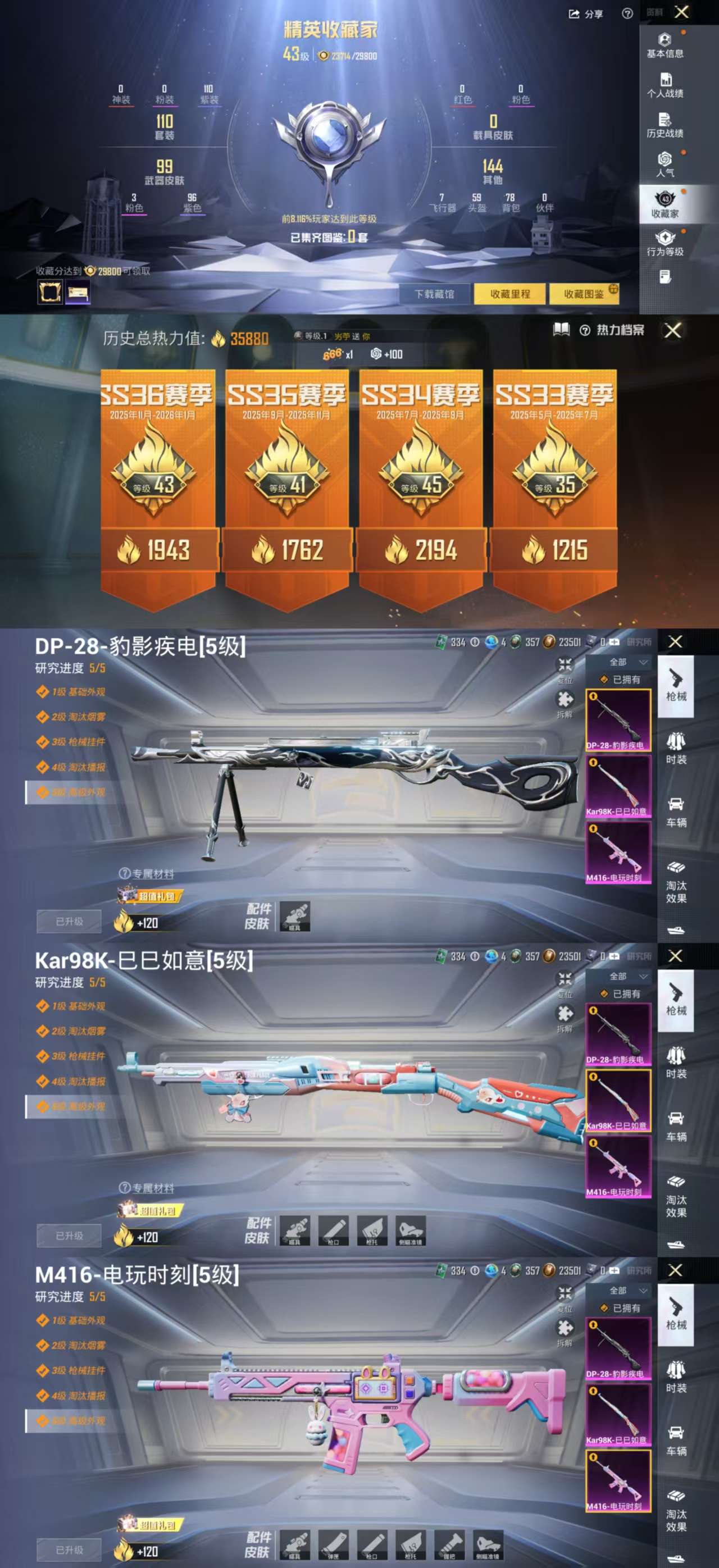Claim the 29800 collection score frame reward
The width and height of the screenshot is (719, 1568).
coord(49,292)
